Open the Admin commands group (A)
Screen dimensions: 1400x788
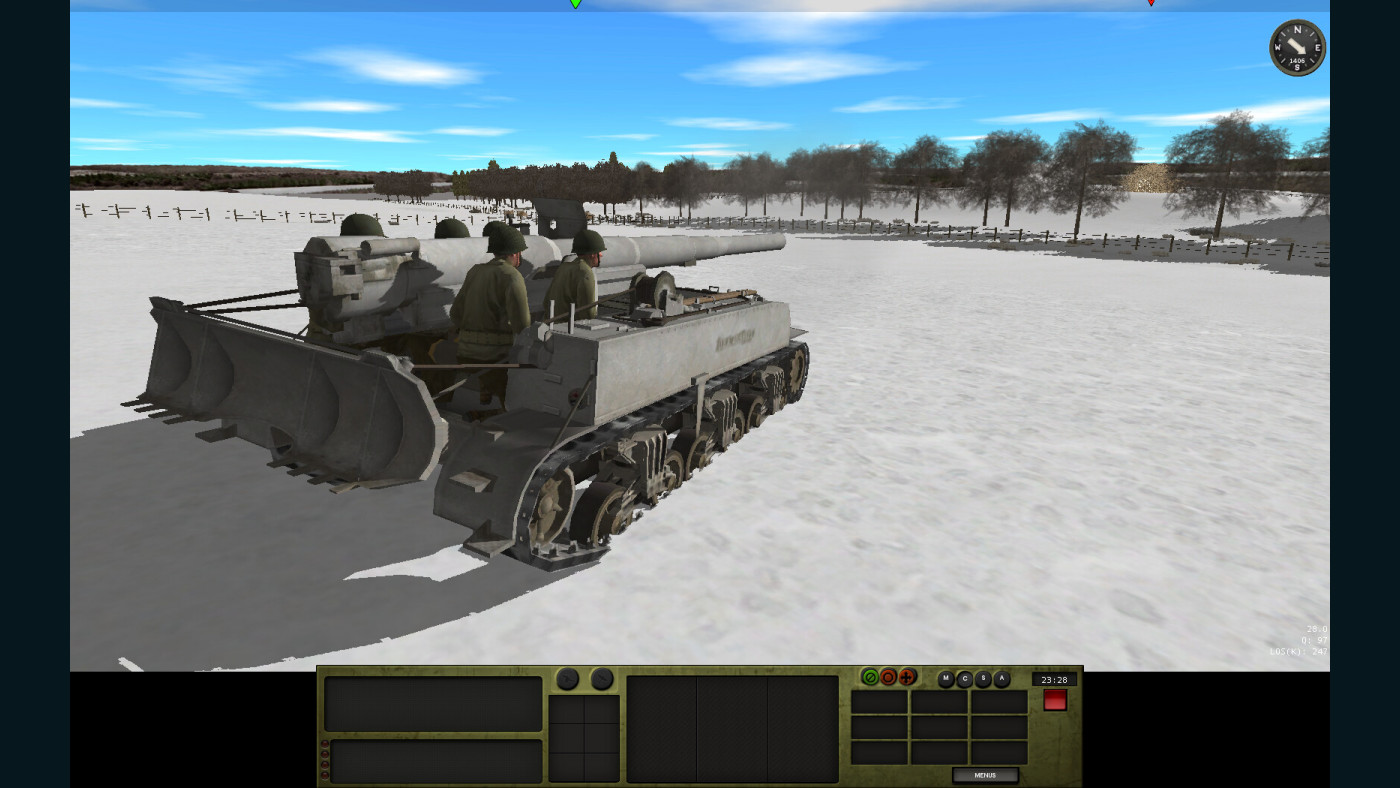coord(1002,678)
